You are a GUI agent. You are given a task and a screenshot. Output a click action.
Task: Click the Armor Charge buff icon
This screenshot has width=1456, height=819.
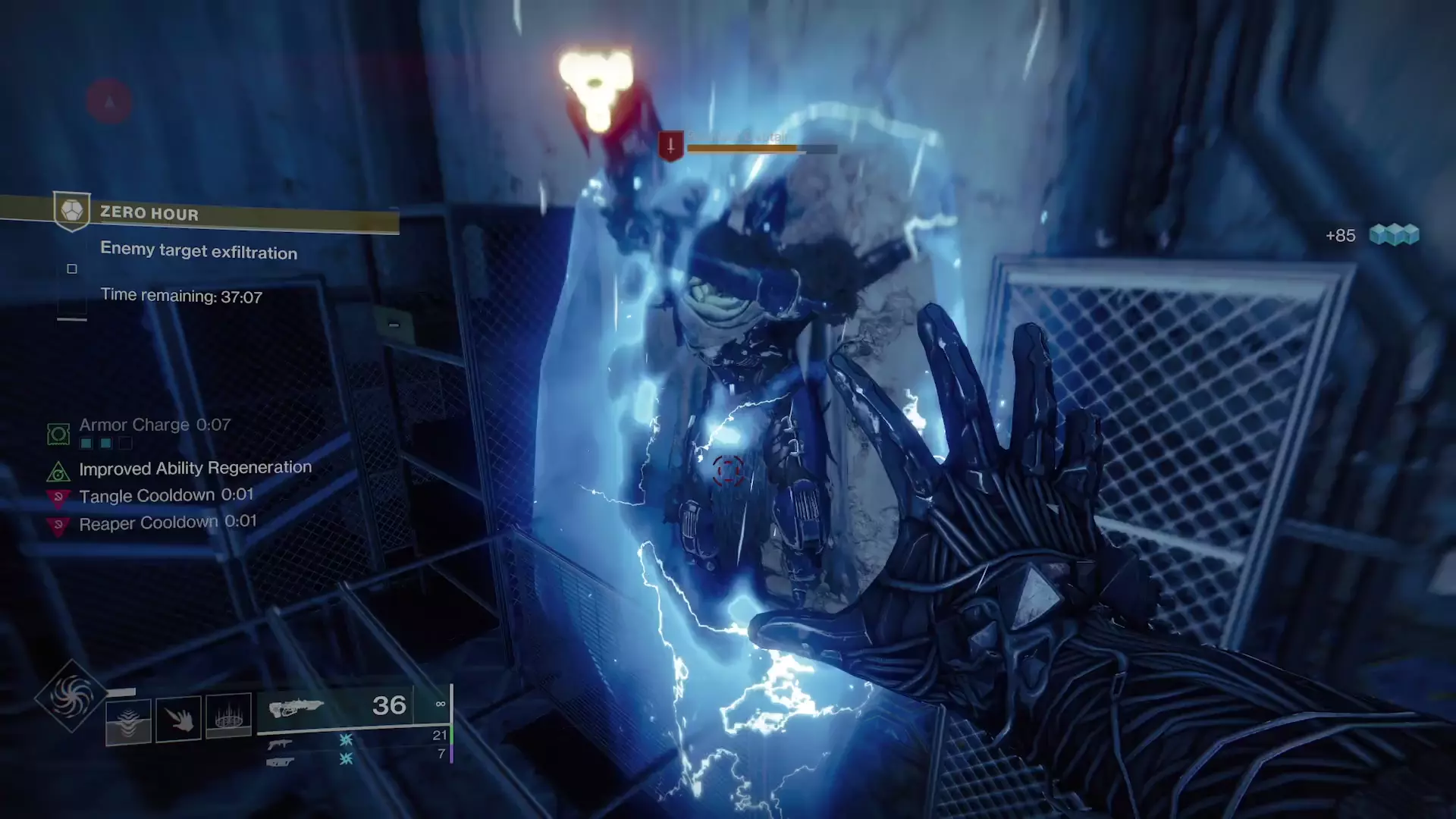tap(58, 434)
